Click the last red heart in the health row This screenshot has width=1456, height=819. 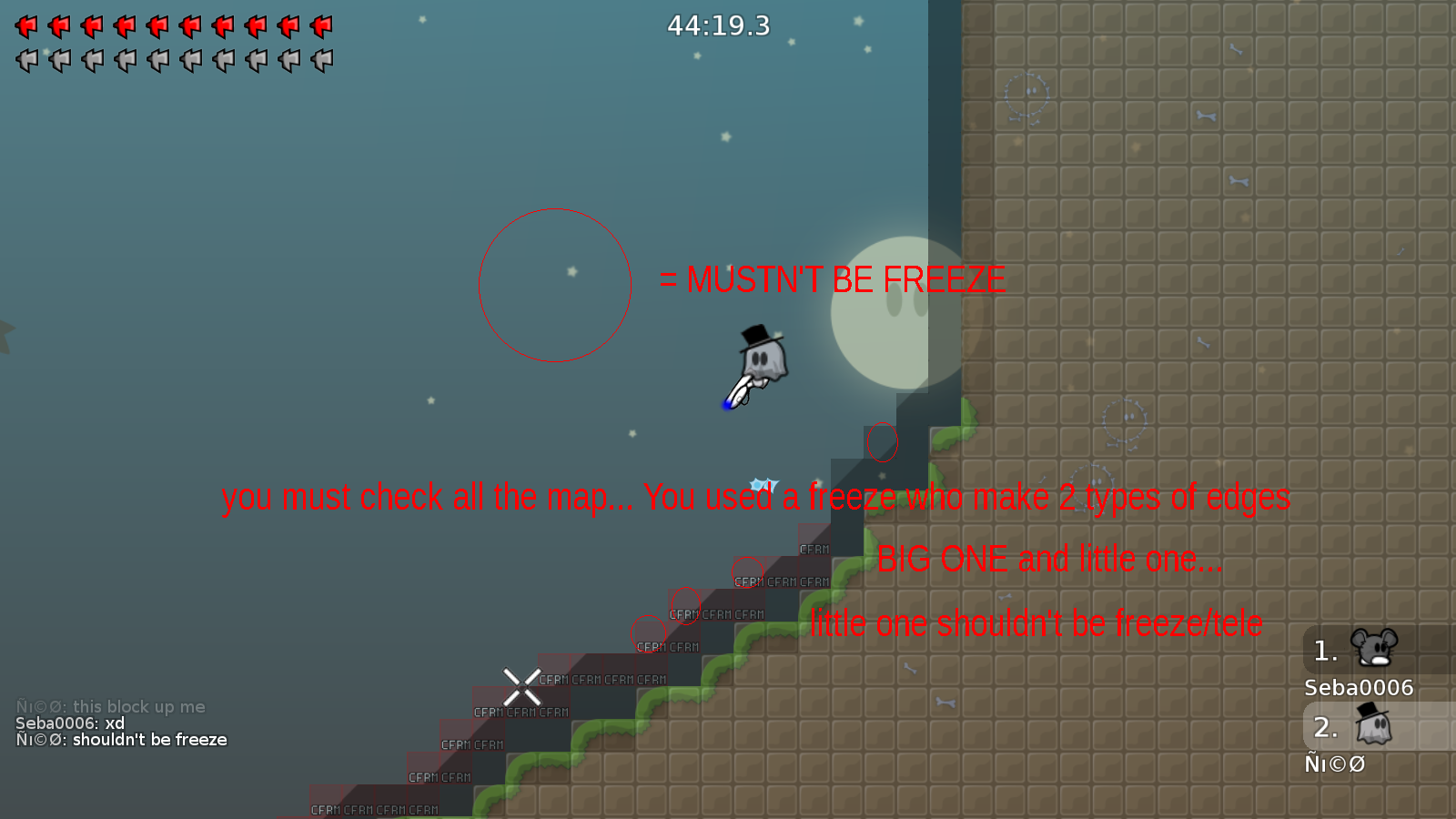tap(323, 27)
